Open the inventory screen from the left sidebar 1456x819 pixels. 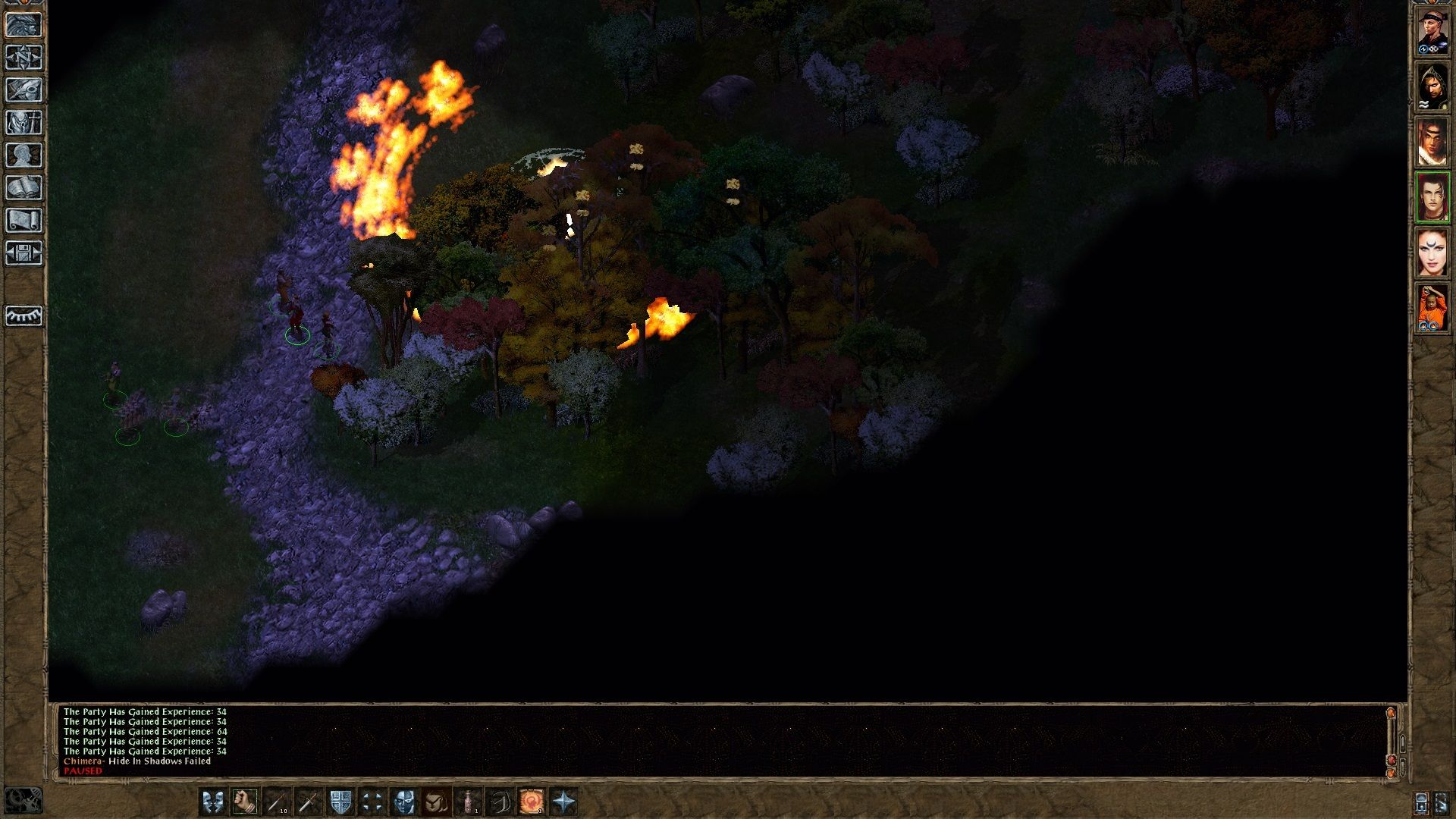point(25,121)
